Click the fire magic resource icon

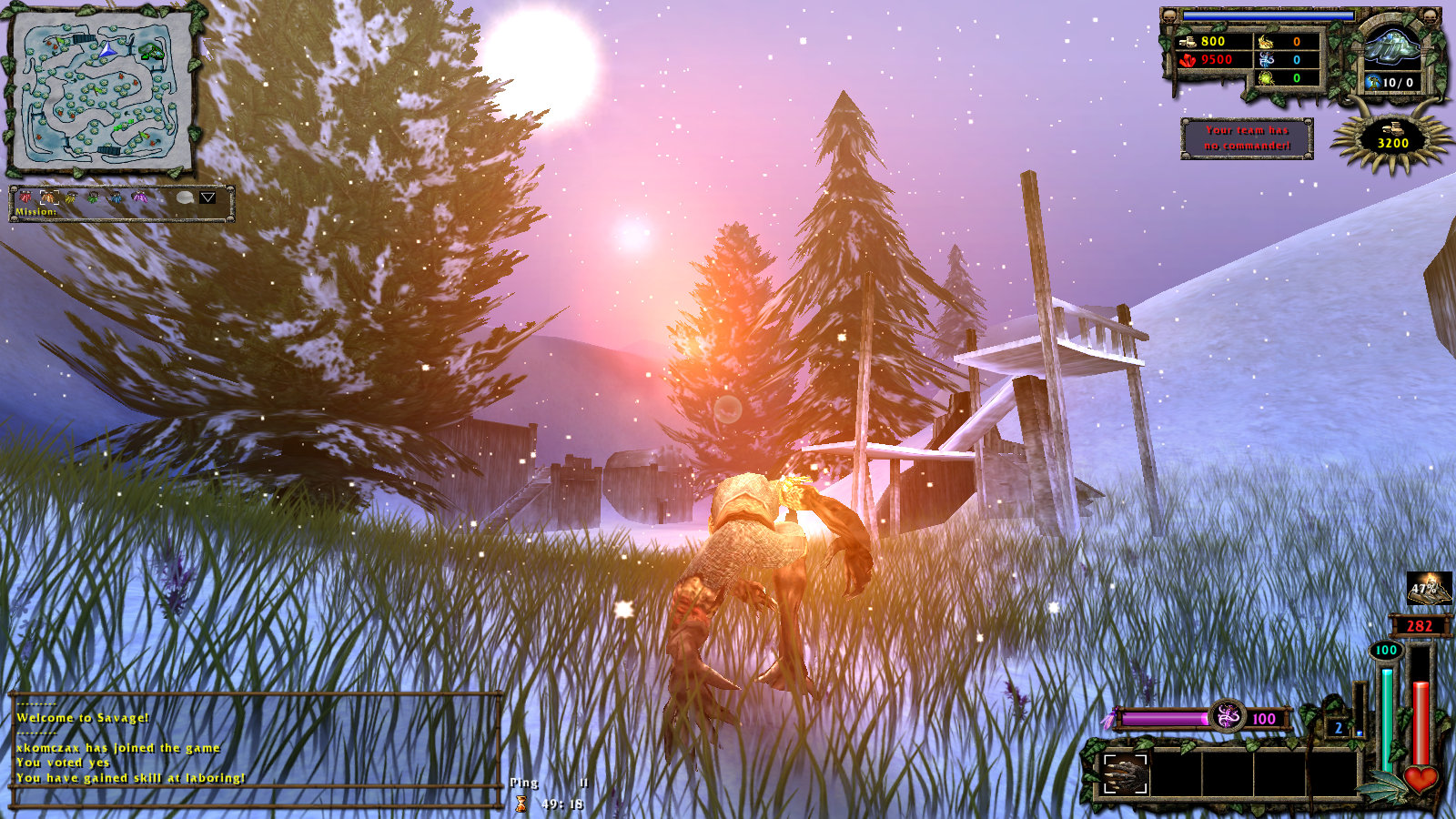pos(1266,42)
